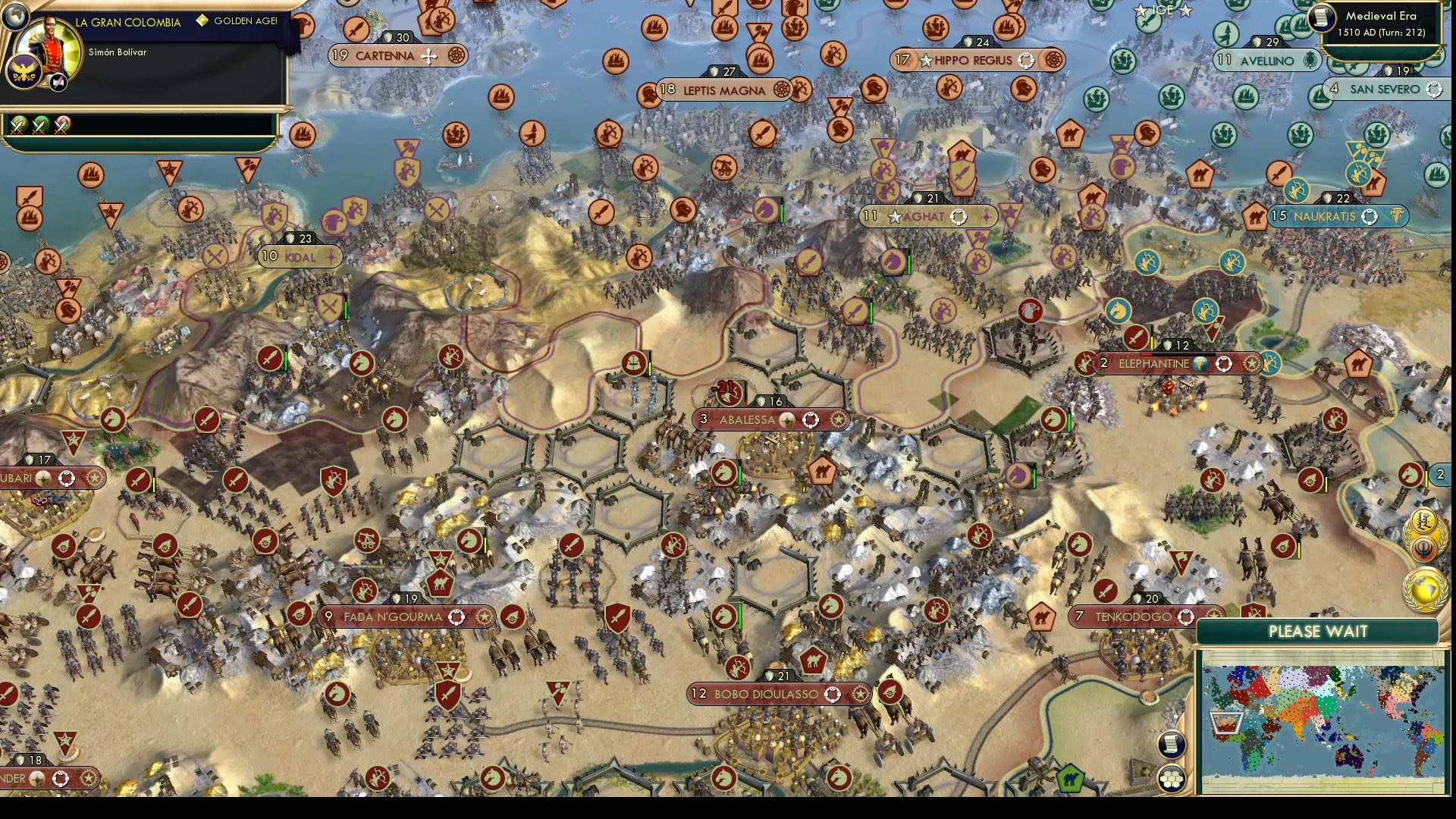Screen dimensions: 1456x819
Task: Click the golden scroll emblem above the religion icon
Action: 1423,522
